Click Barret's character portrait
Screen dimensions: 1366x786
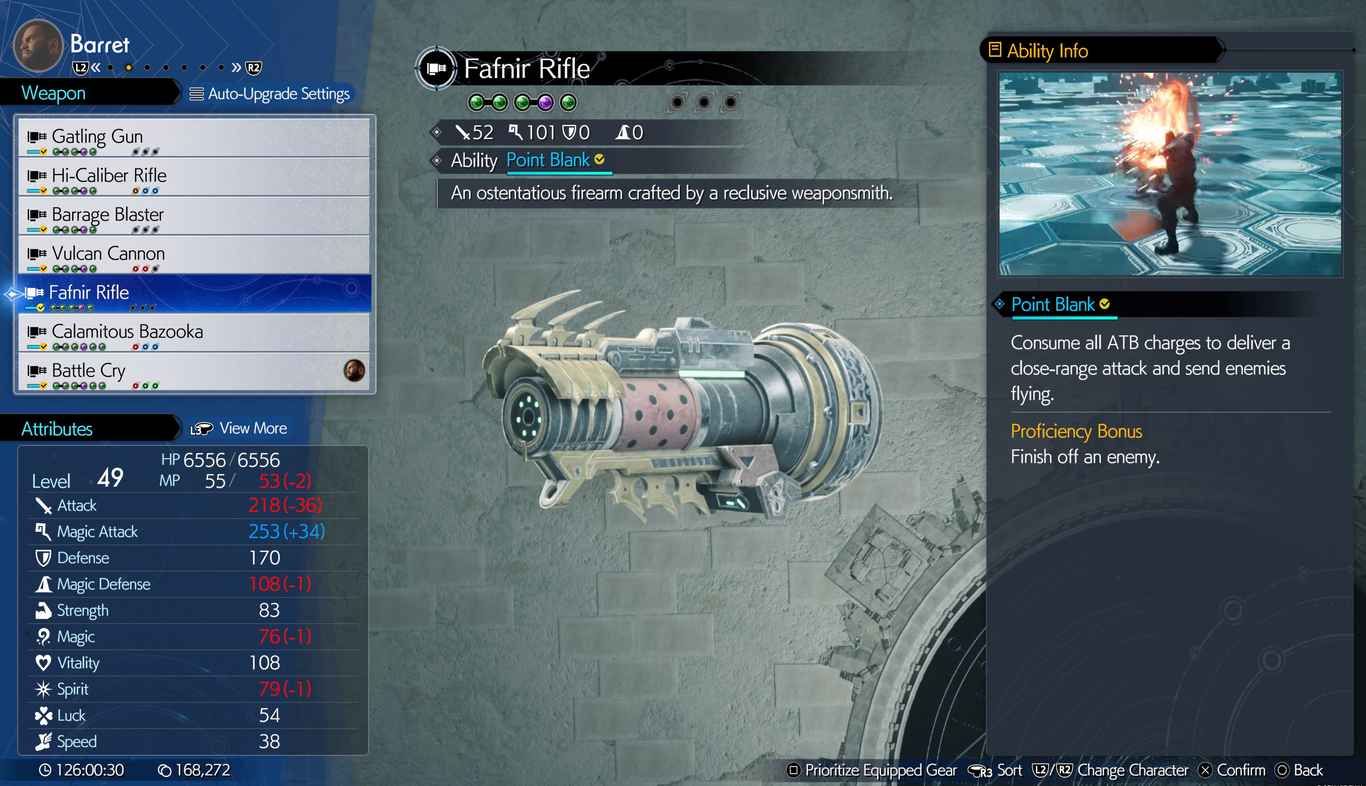pos(38,46)
